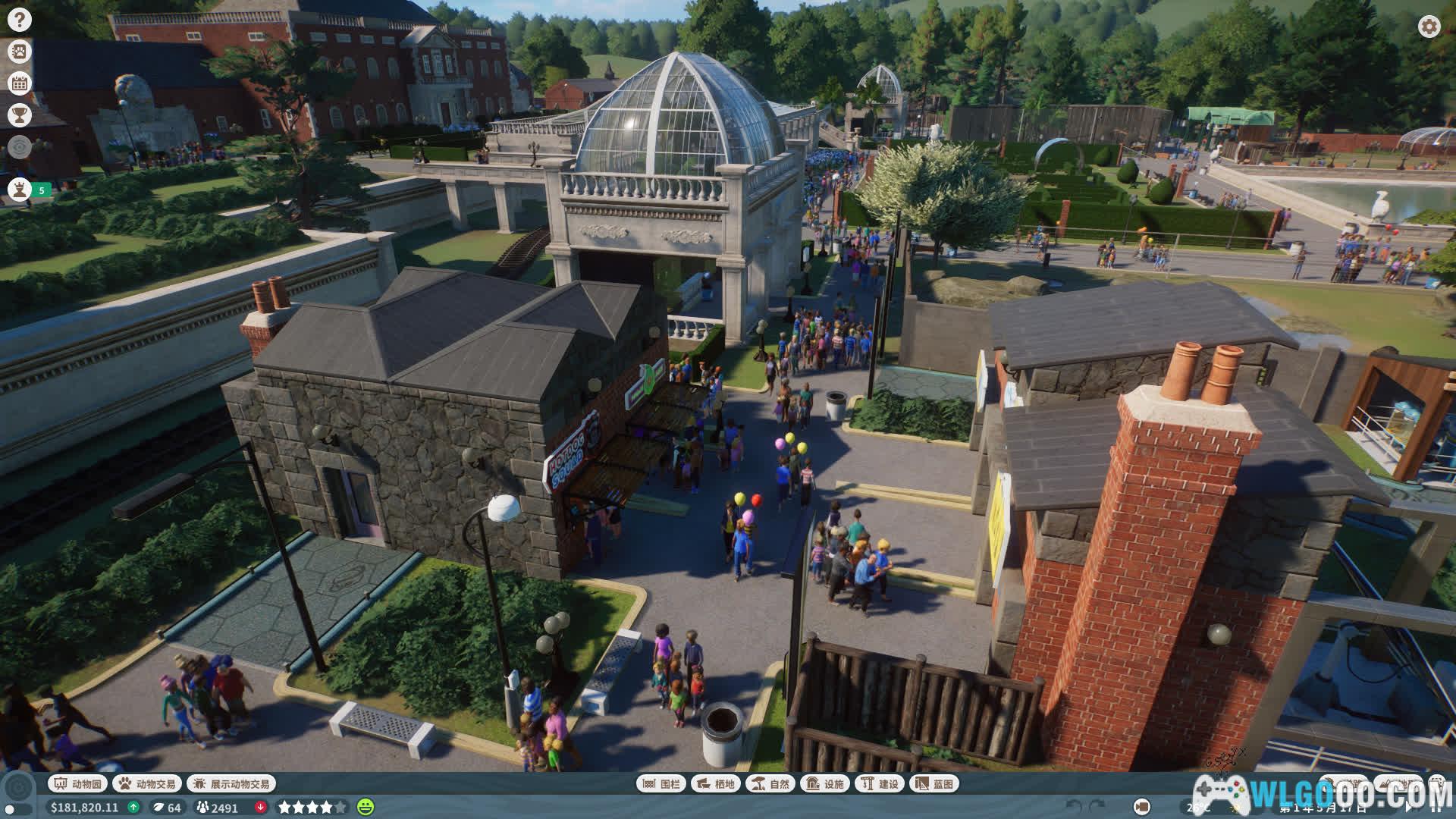Viewport: 1456px width, 819px height.
Task: Click the green smiley guest happiness icon
Action: [366, 807]
